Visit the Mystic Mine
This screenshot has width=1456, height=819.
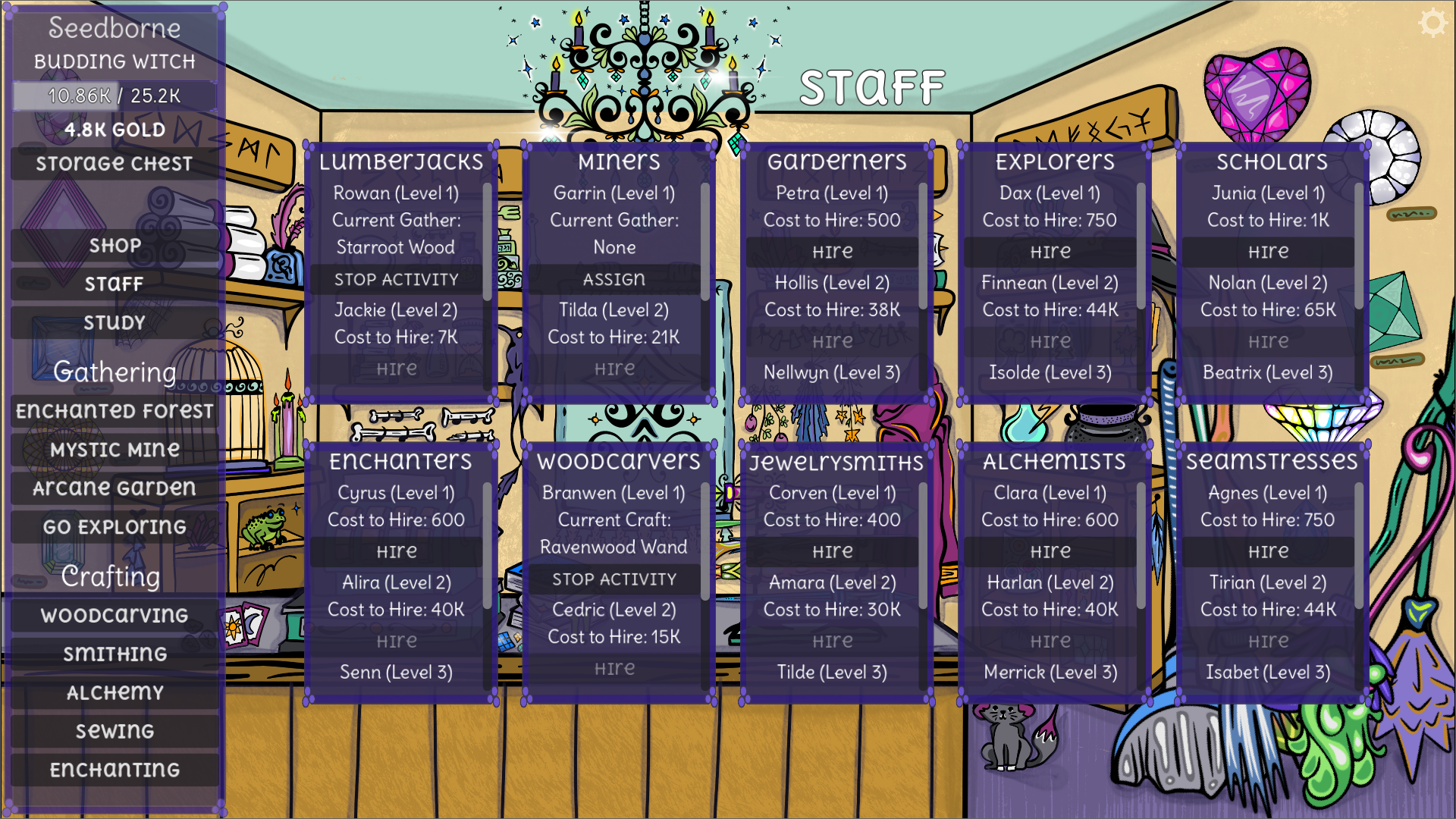(x=114, y=449)
